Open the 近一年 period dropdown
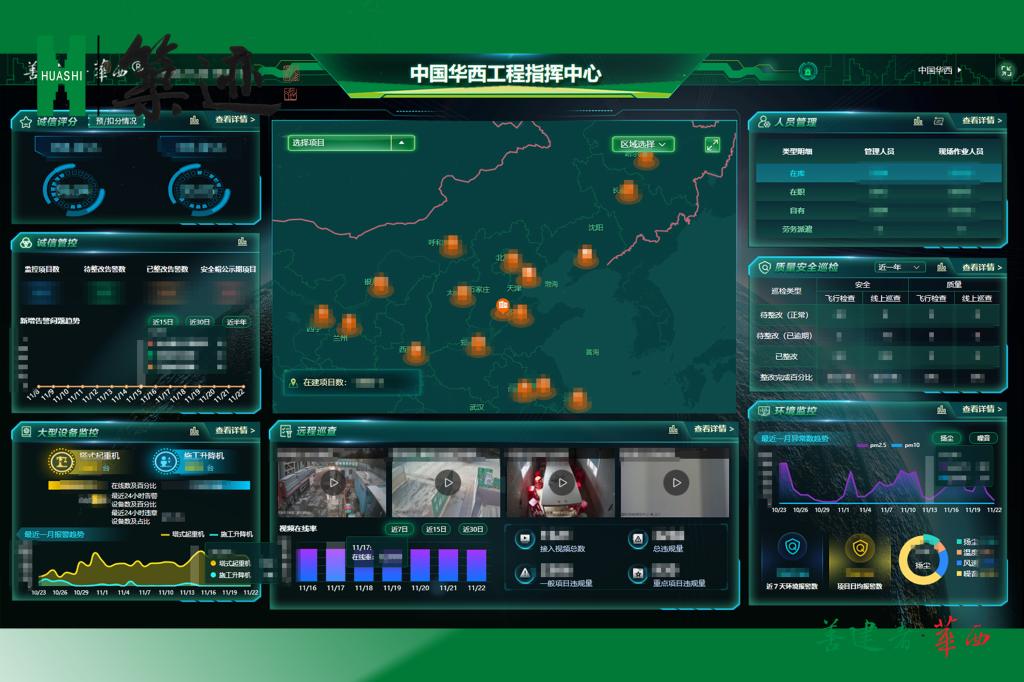Viewport: 1024px width, 682px height. tap(899, 267)
